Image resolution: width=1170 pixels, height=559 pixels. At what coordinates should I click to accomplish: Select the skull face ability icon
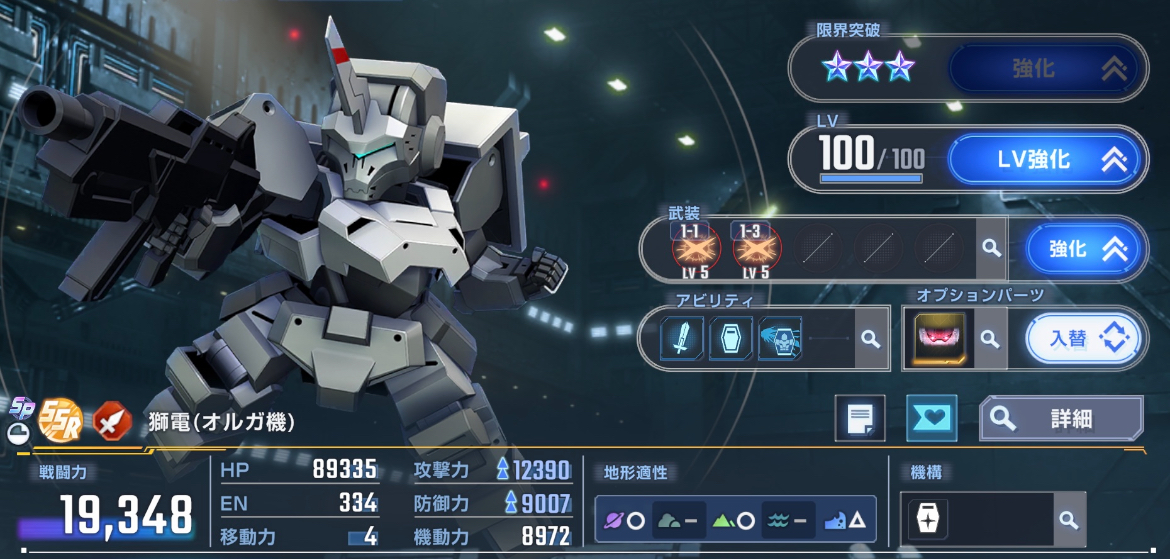pos(780,339)
